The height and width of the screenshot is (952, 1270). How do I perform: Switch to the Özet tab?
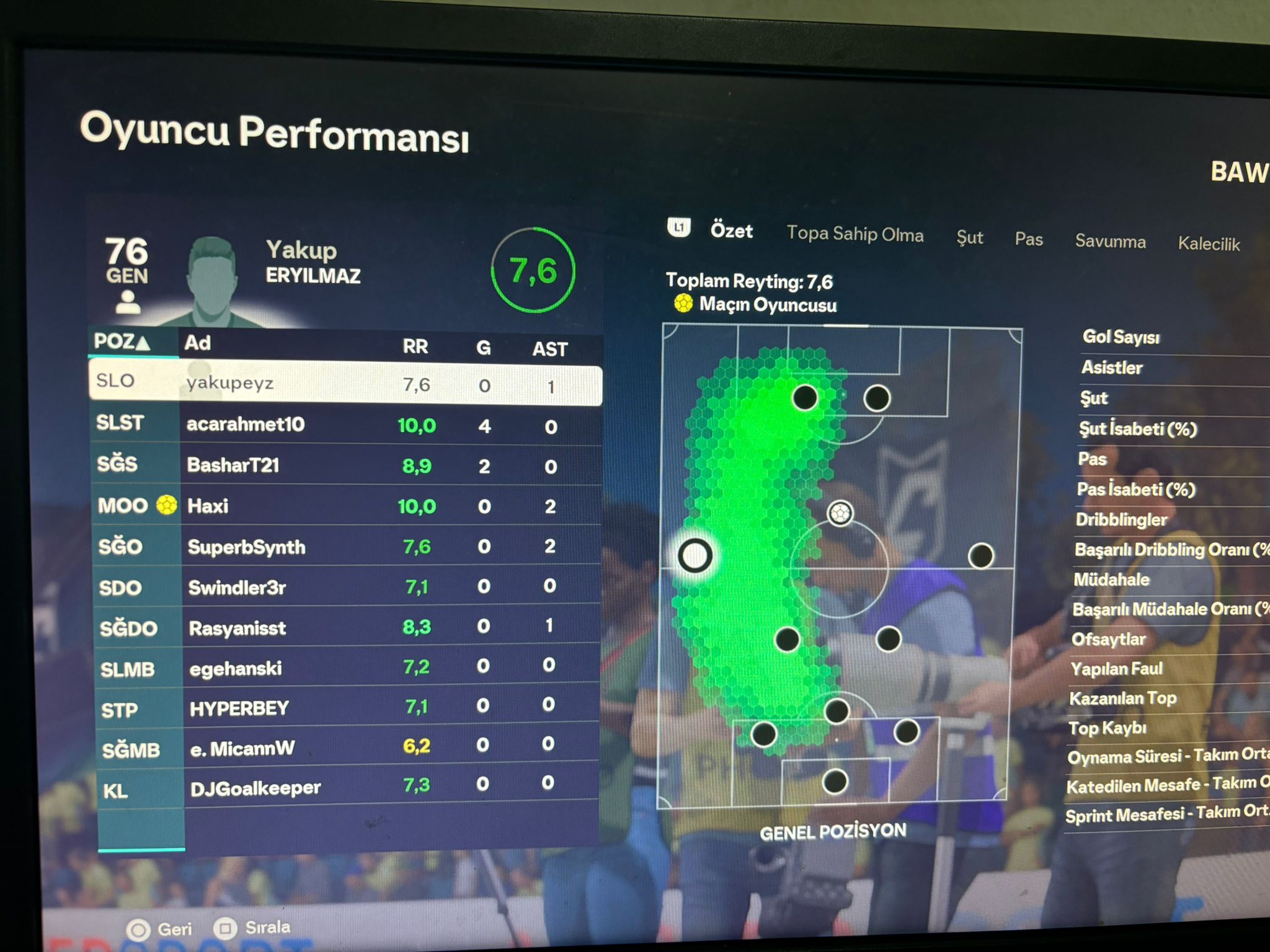point(731,231)
